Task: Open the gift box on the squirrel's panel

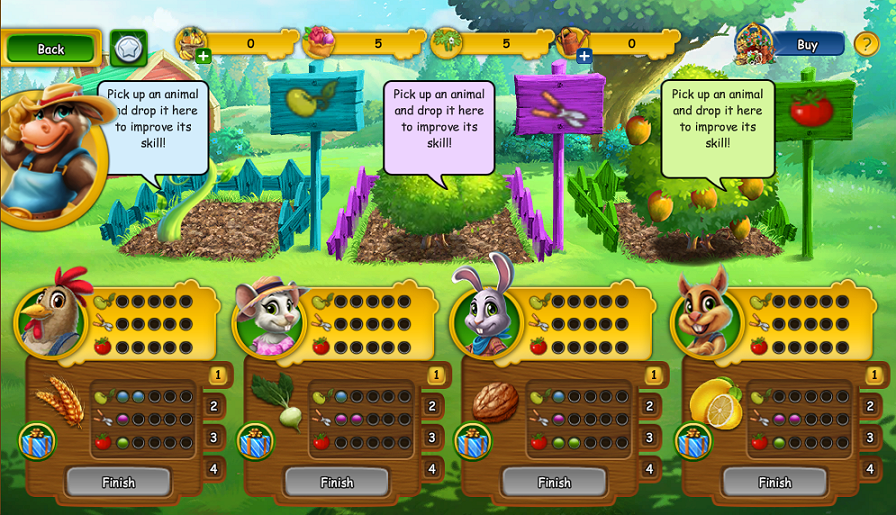Action: click(x=693, y=441)
